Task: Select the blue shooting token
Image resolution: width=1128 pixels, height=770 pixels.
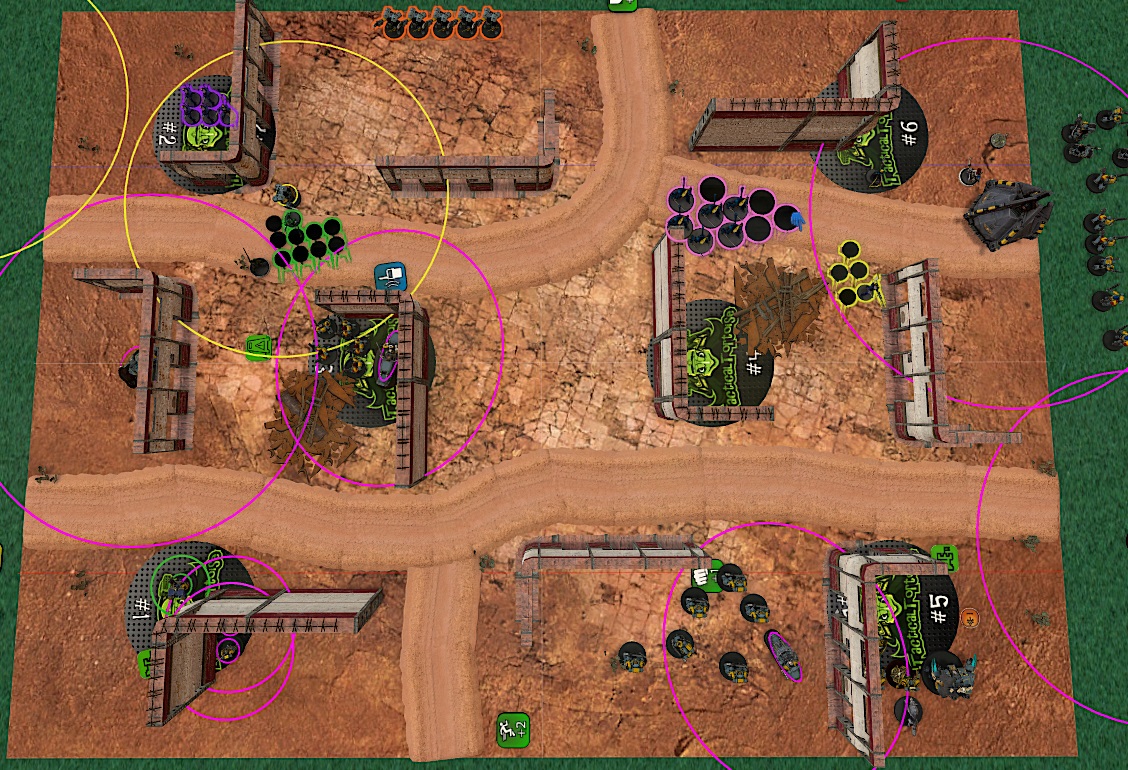Action: (x=389, y=276)
